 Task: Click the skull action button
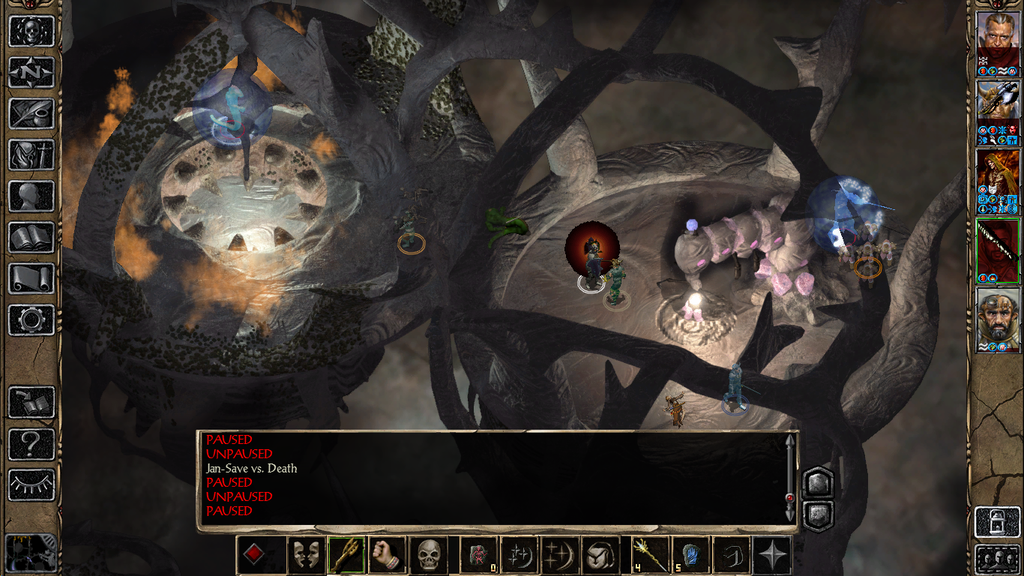coord(429,555)
